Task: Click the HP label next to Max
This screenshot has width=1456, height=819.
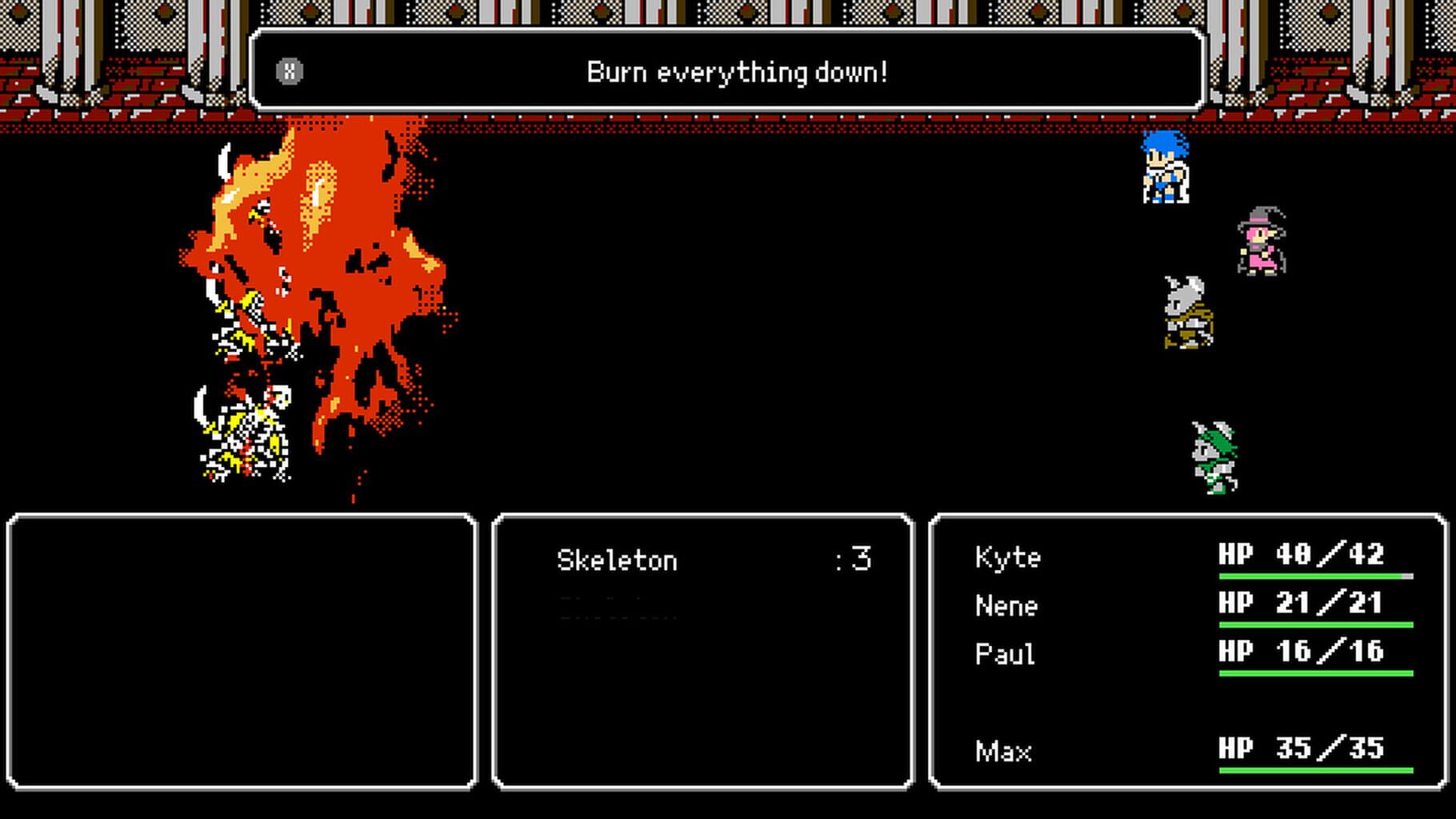Action: pos(1235,748)
